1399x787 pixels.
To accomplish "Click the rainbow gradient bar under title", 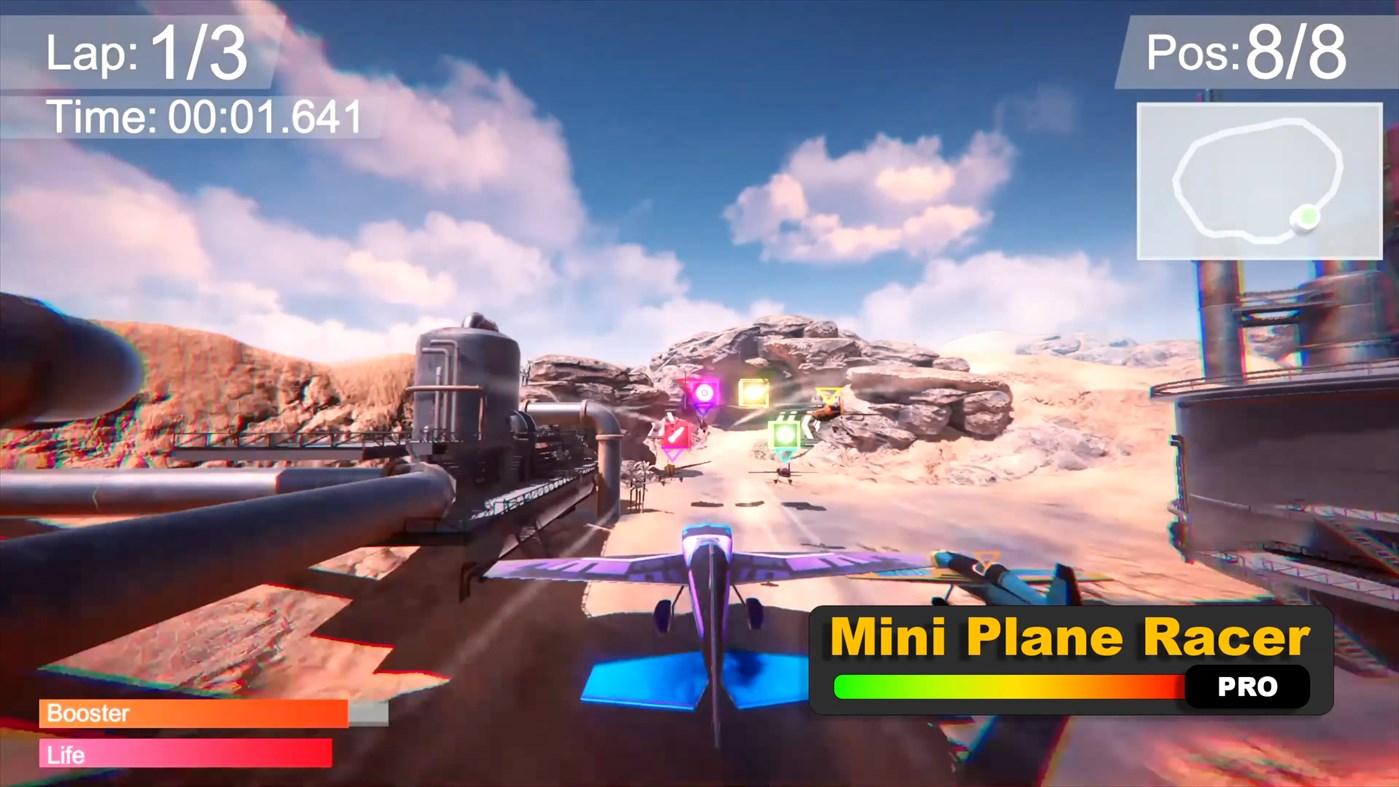I will tap(1010, 687).
